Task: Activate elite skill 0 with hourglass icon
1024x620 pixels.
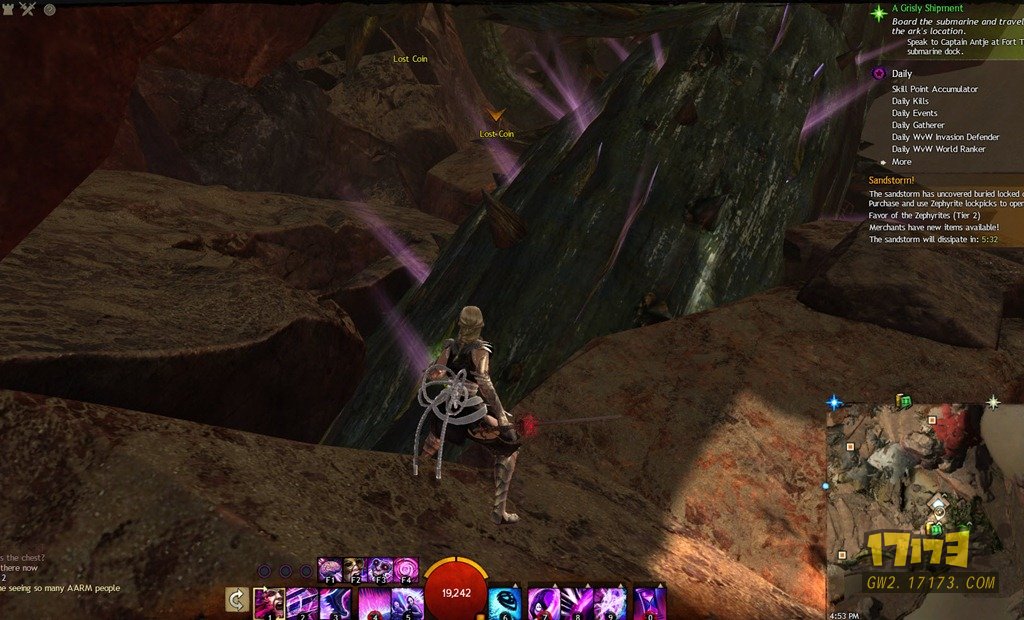Action: tap(650, 603)
